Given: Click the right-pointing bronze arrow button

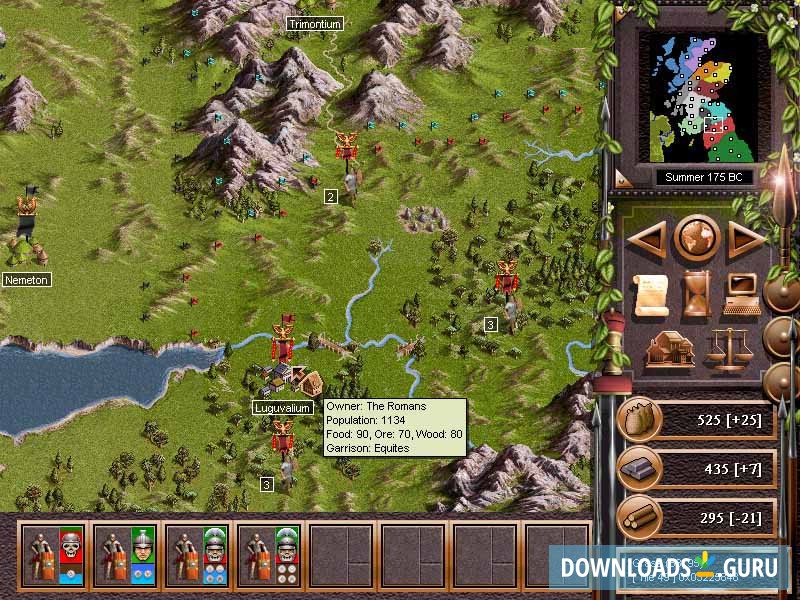Looking at the screenshot, I should coord(746,239).
